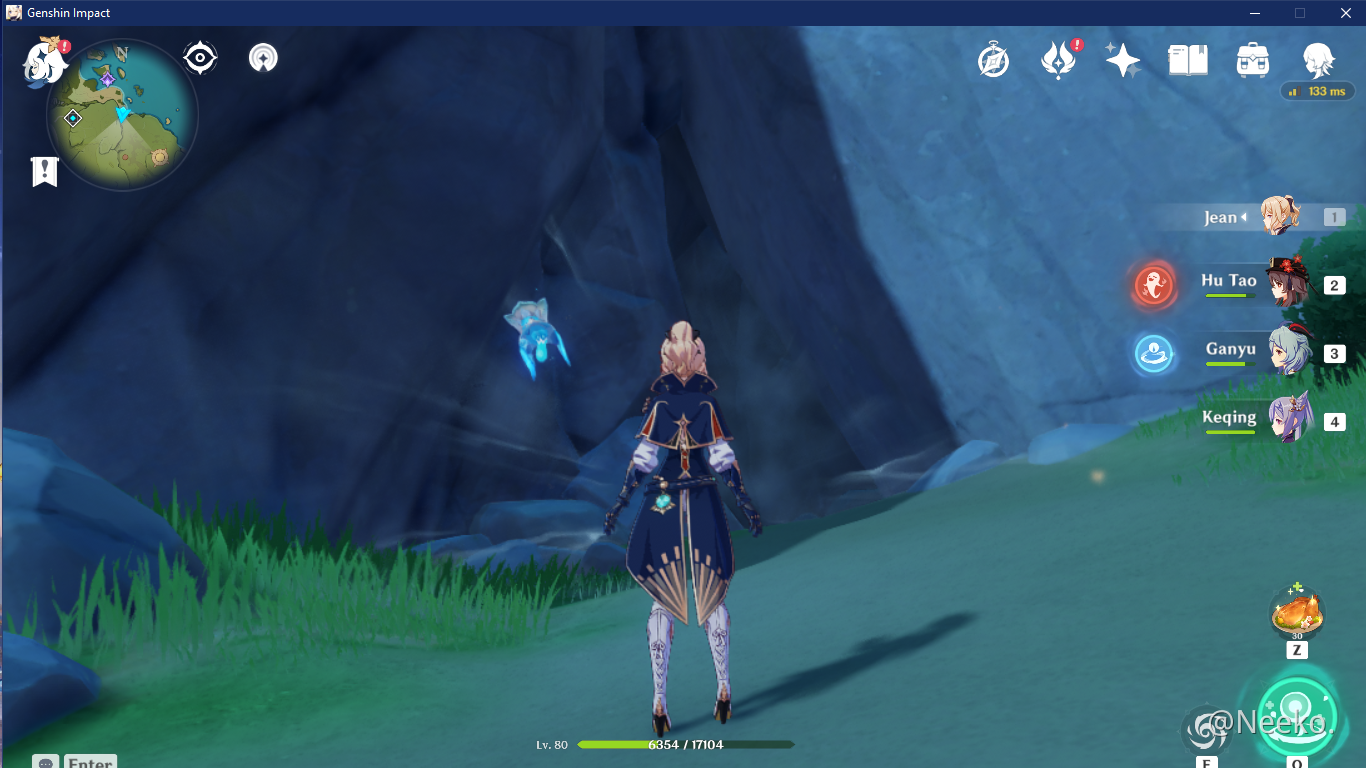Toggle the party broadcast beacon icon
This screenshot has width=1366, height=768.
pos(262,57)
